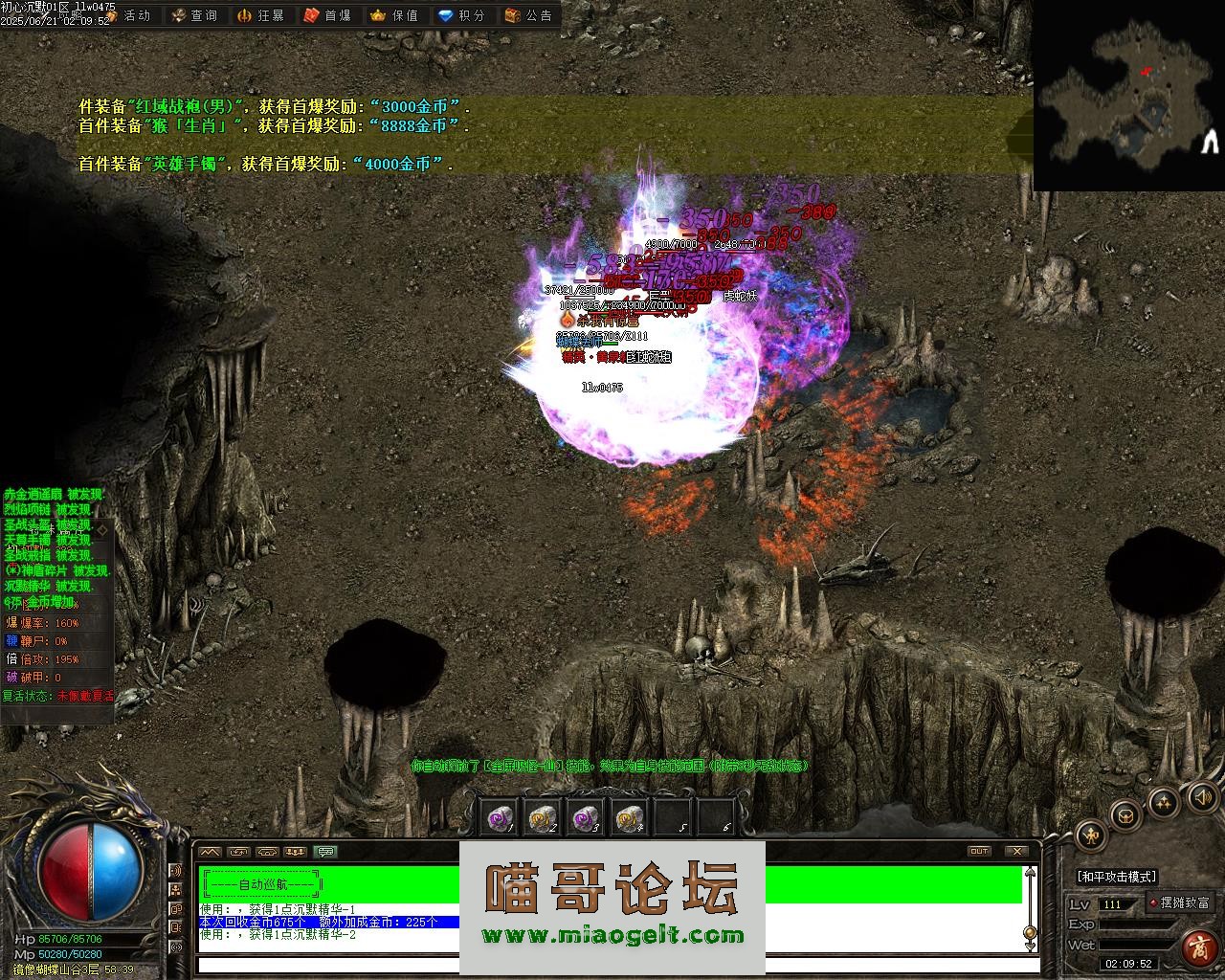
Task: Click the red 商 shop button
Action: pyautogui.click(x=1198, y=947)
